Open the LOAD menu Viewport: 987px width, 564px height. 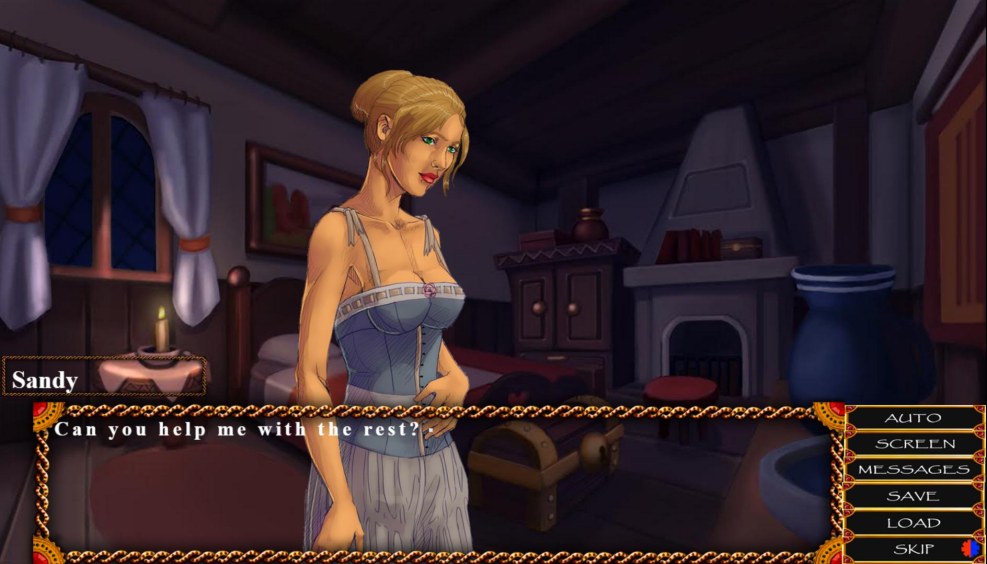[913, 522]
